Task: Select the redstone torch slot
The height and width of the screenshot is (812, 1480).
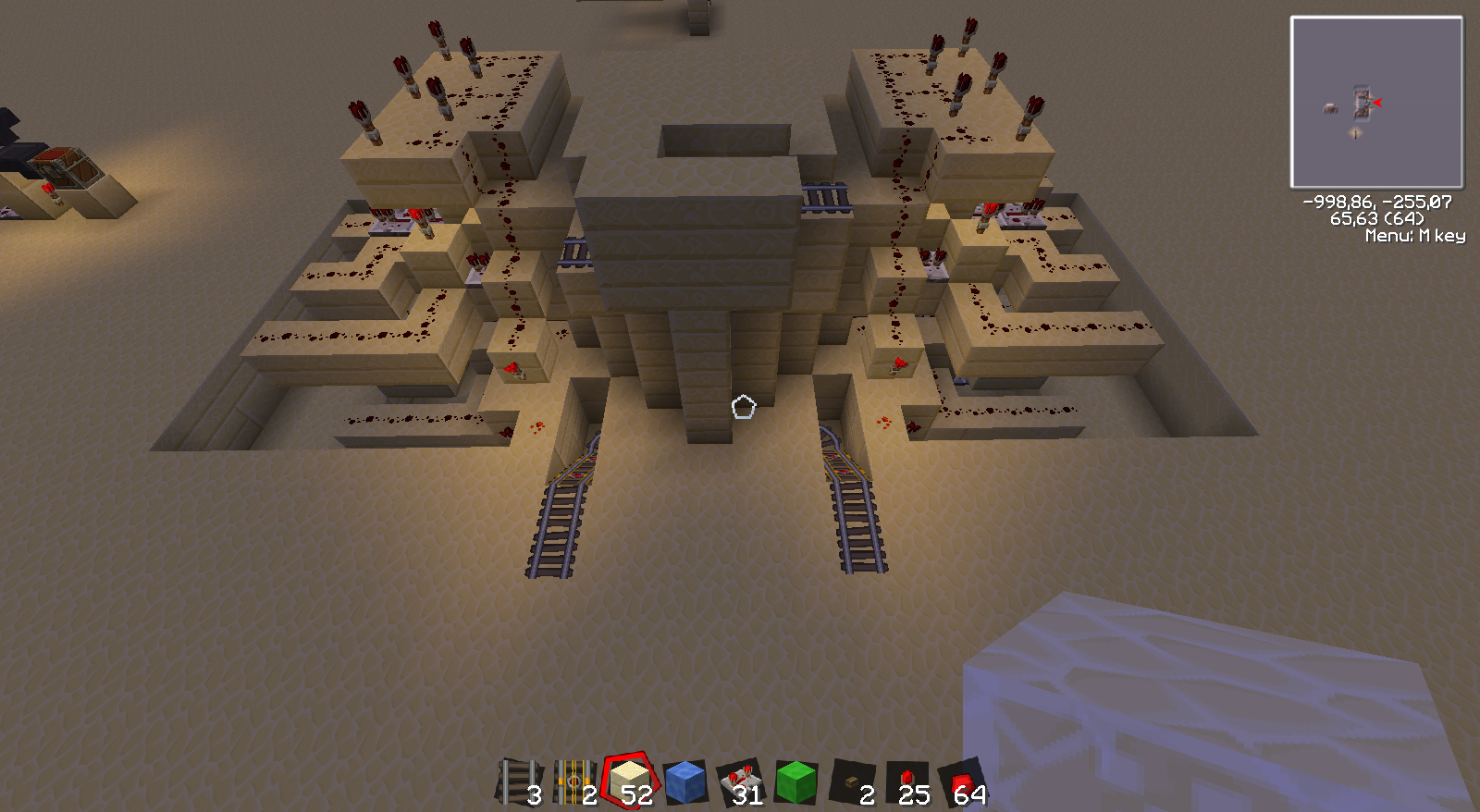Action: 906,782
